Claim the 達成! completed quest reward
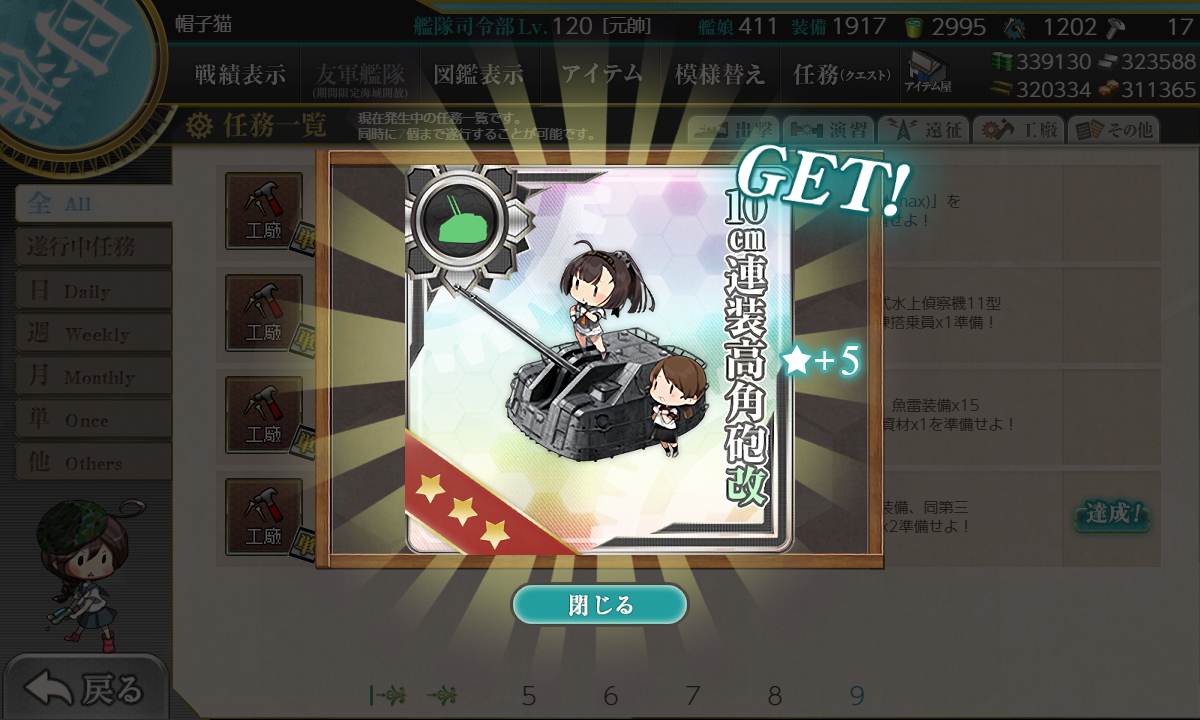The width and height of the screenshot is (1200, 720). point(1111,516)
